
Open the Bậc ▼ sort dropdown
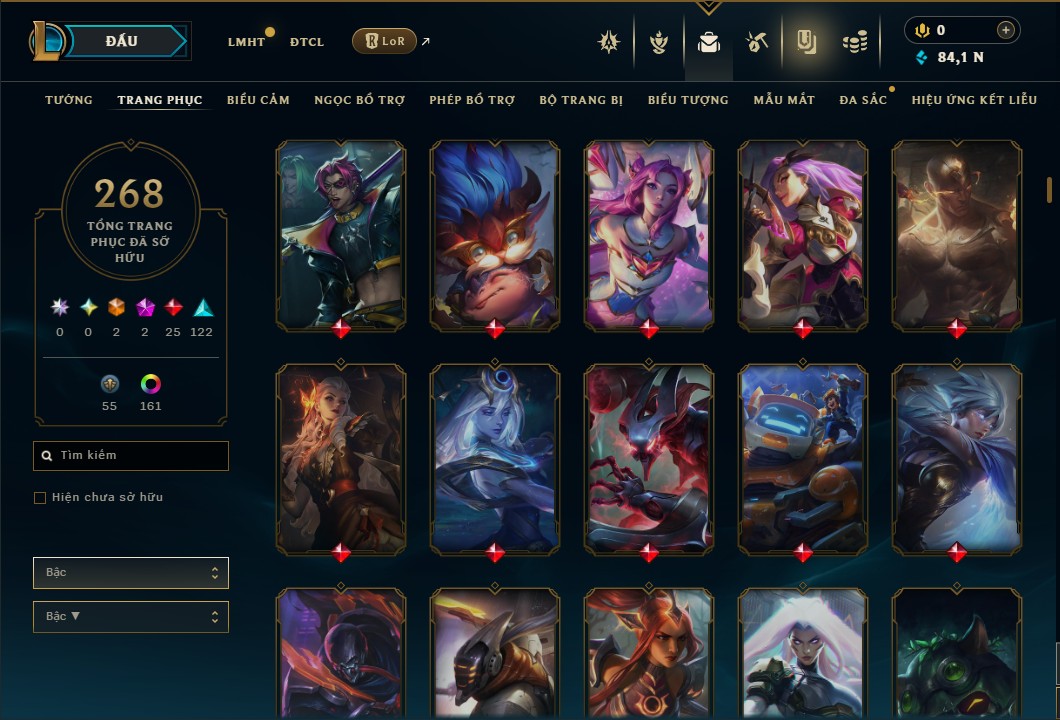131,617
